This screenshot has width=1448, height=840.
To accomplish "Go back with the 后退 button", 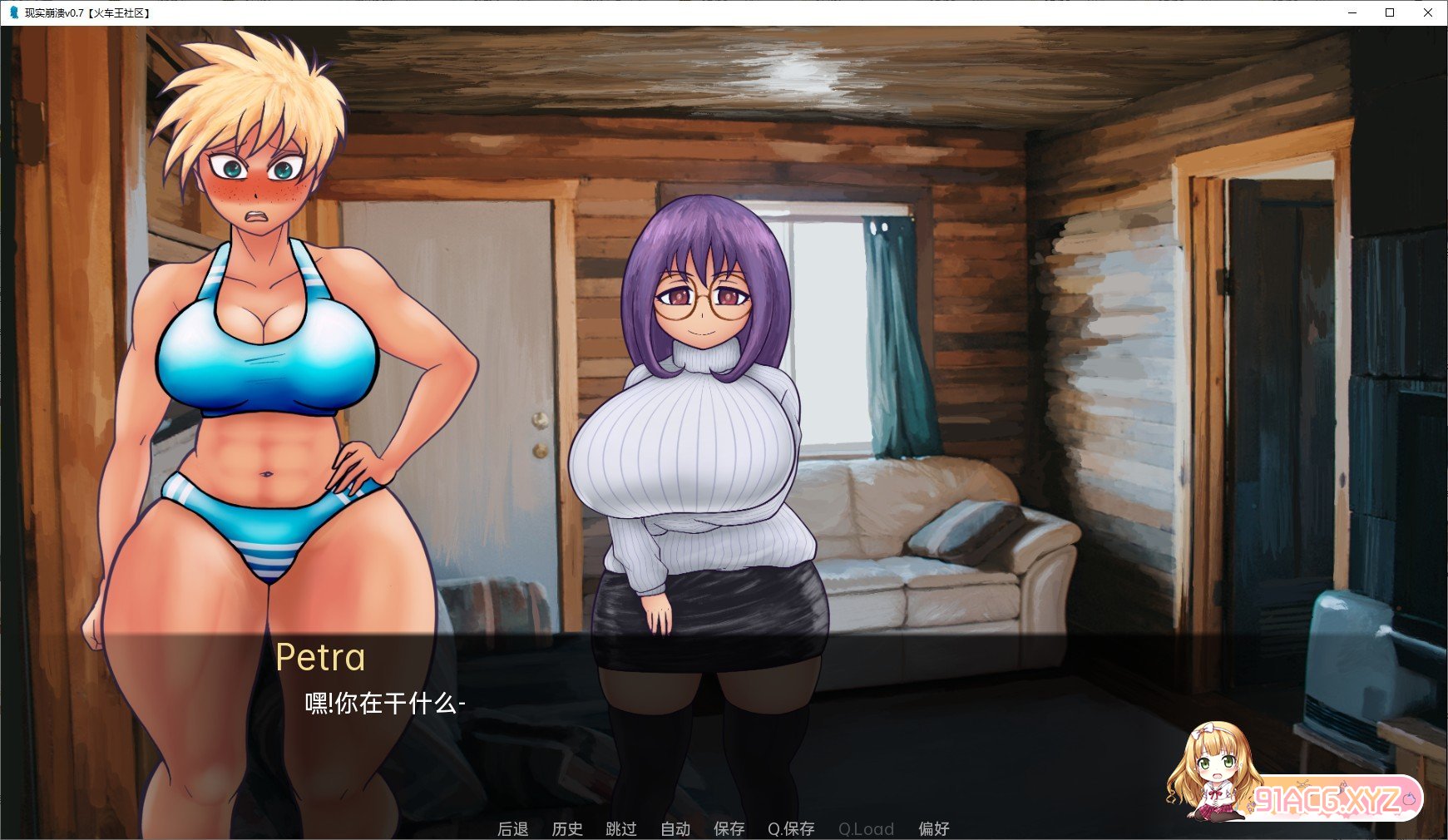I will coord(512,828).
